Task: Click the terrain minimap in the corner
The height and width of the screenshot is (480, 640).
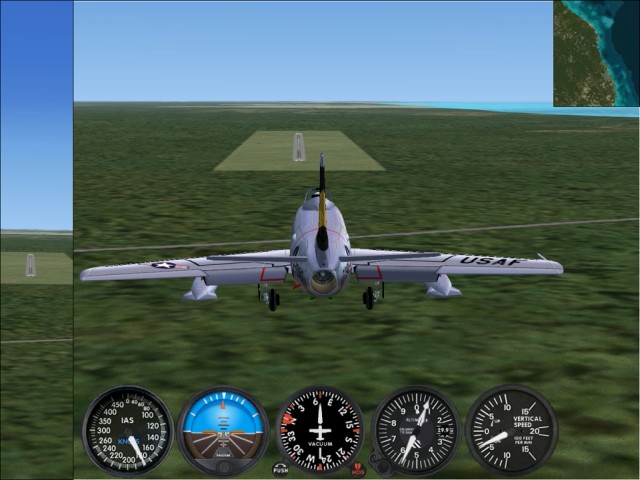Action: (x=596, y=53)
